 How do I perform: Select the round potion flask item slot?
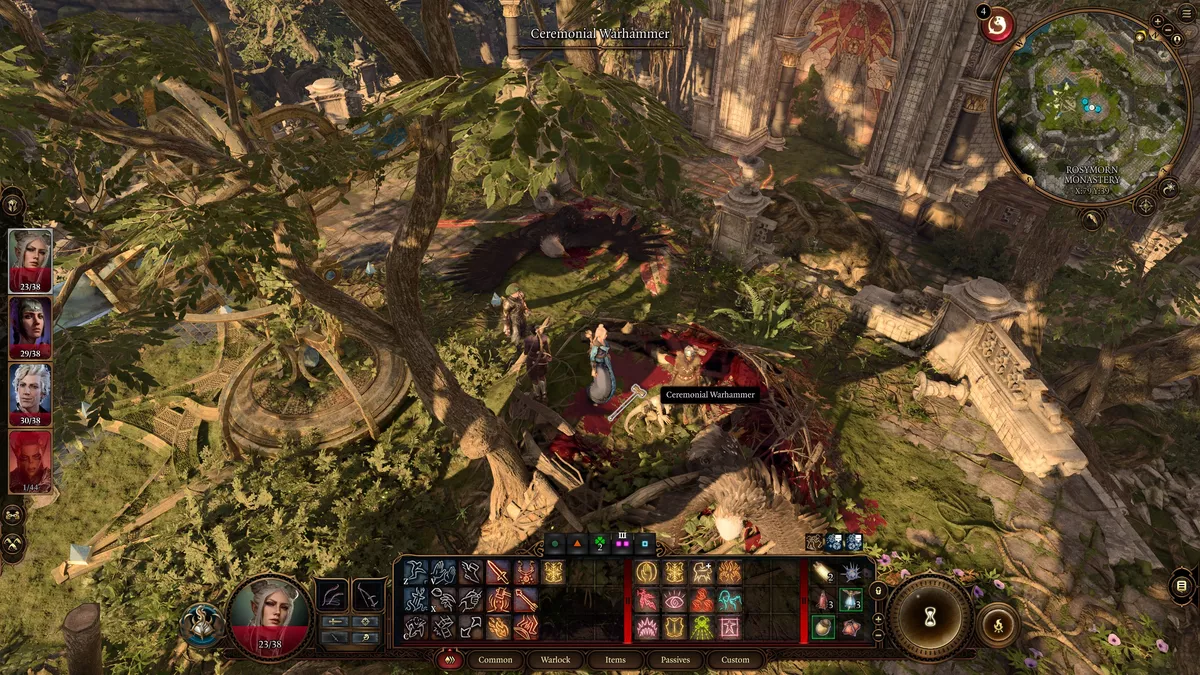point(823,627)
